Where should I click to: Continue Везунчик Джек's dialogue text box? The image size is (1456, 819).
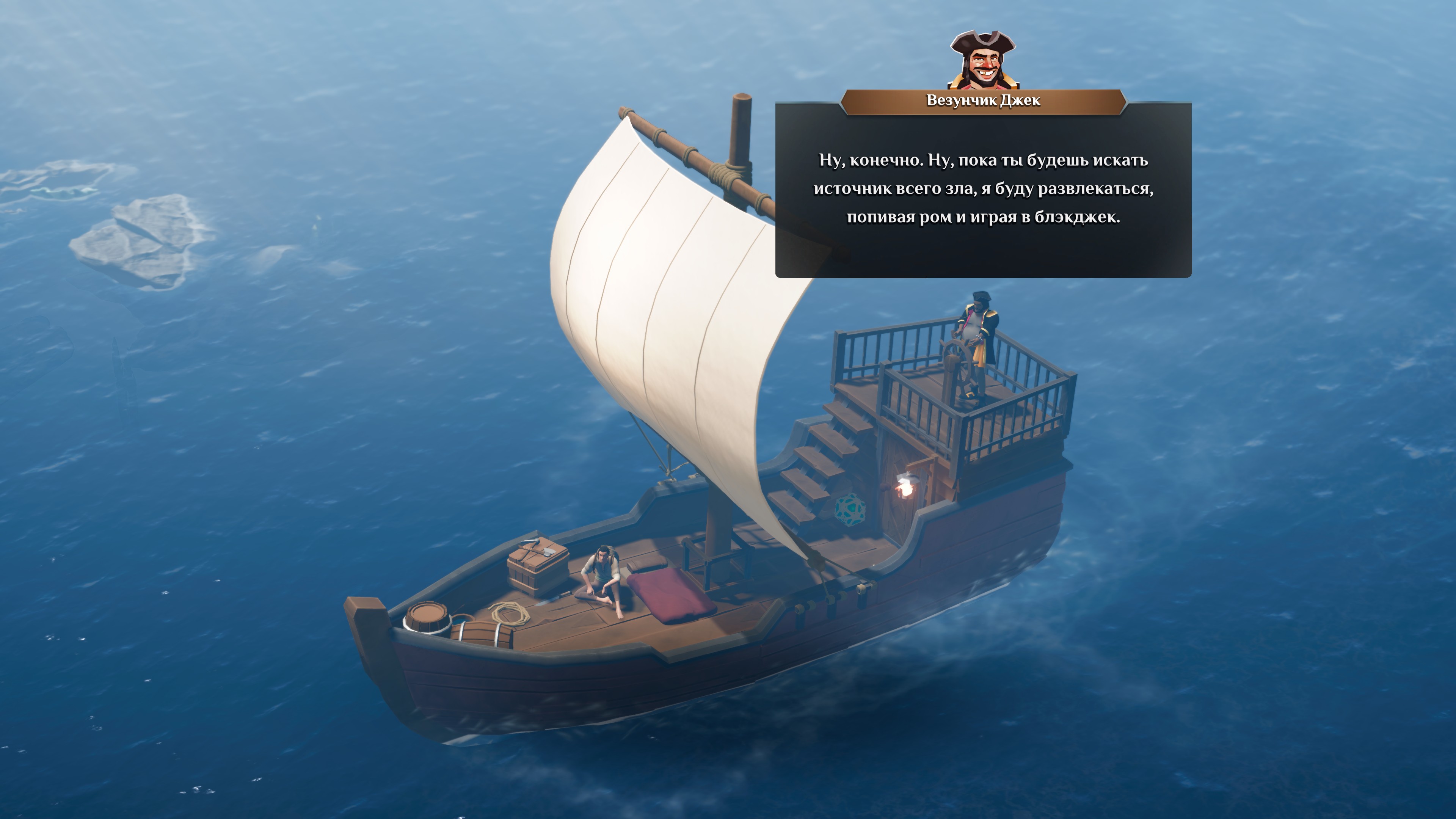pyautogui.click(x=983, y=189)
